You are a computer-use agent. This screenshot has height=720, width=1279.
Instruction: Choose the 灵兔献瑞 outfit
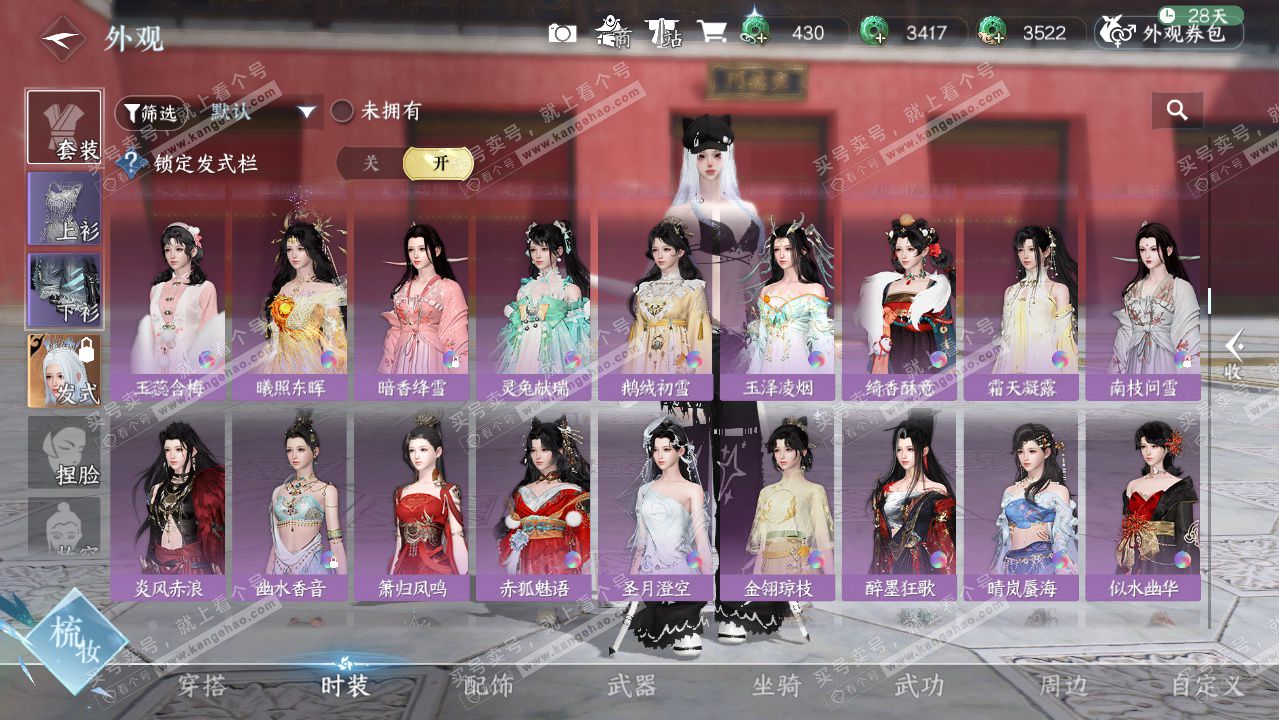coord(534,305)
